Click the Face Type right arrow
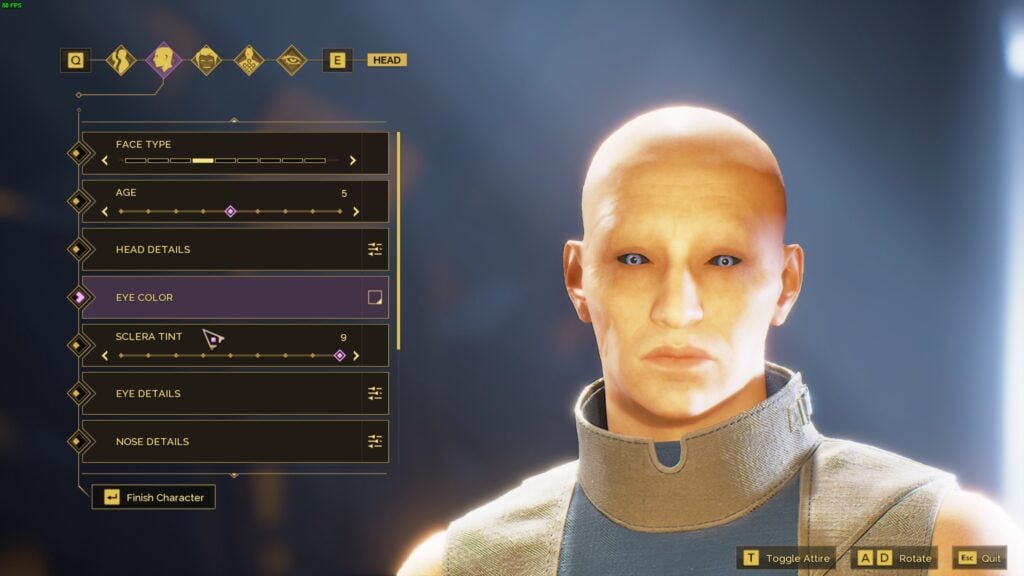1024x576 pixels. [x=353, y=160]
